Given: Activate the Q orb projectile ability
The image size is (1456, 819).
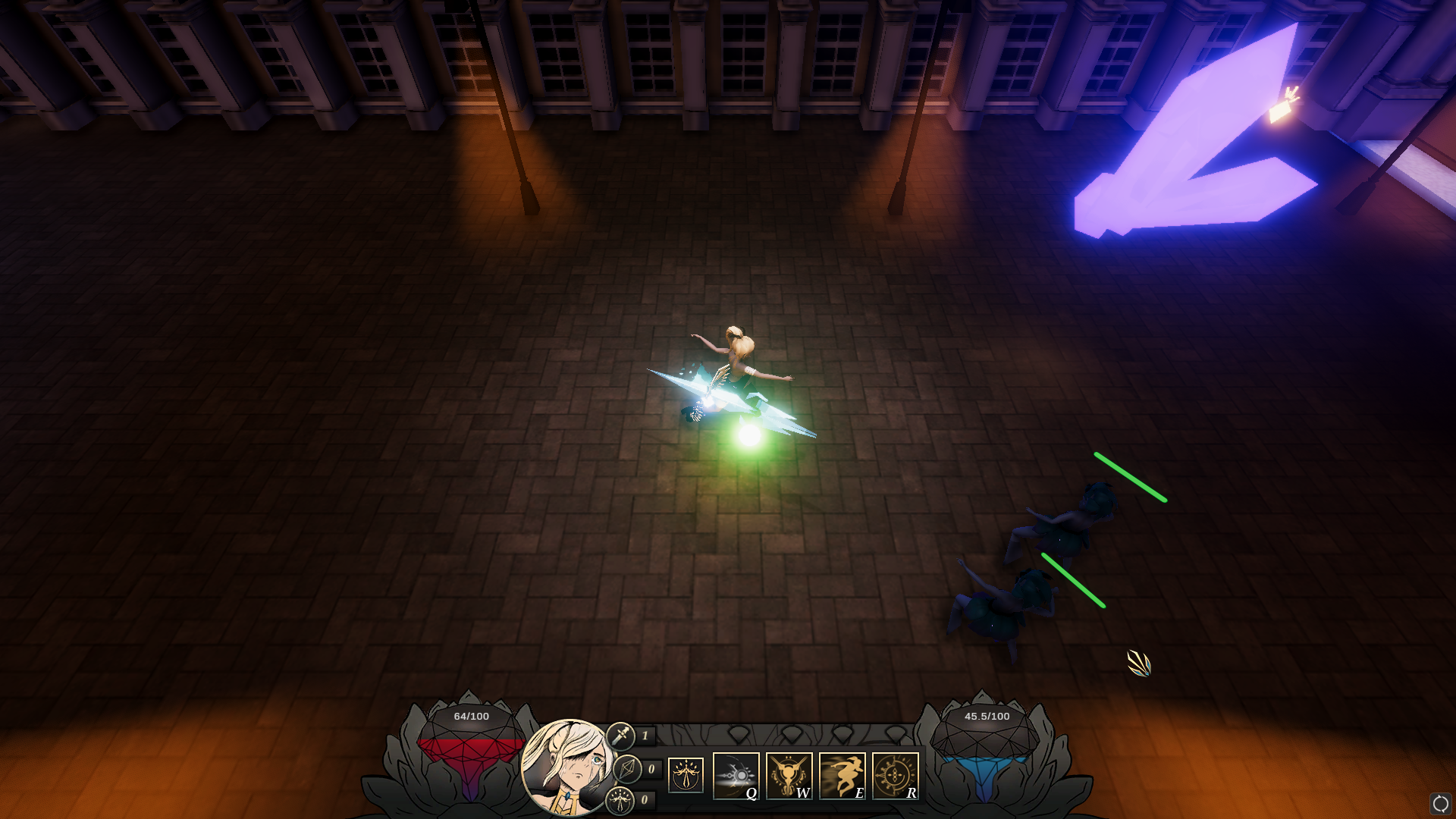Looking at the screenshot, I should (x=736, y=775).
